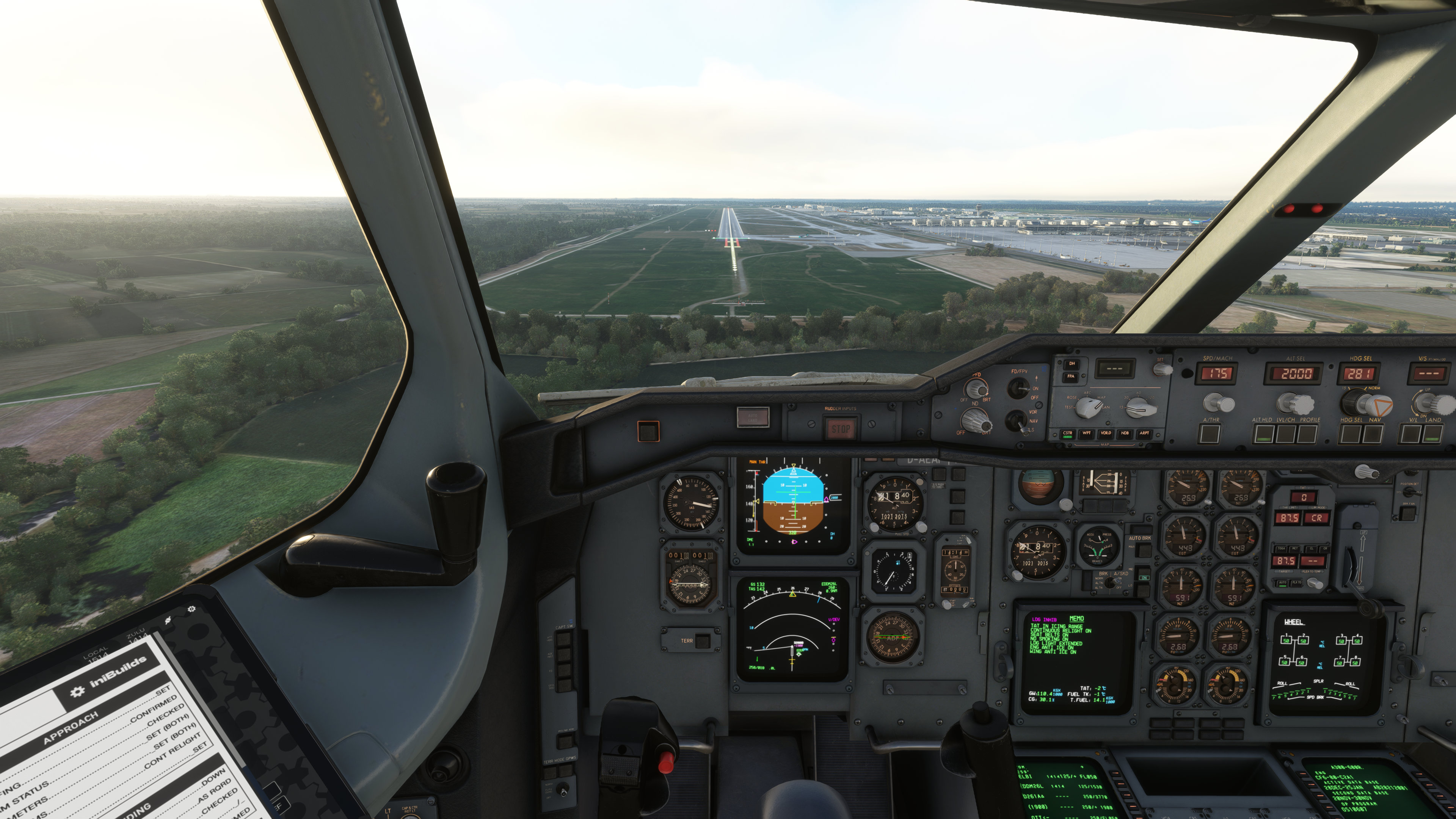The width and height of the screenshot is (1456, 819).
Task: Tap the settings gear icon on the tablet
Action: coord(191,609)
